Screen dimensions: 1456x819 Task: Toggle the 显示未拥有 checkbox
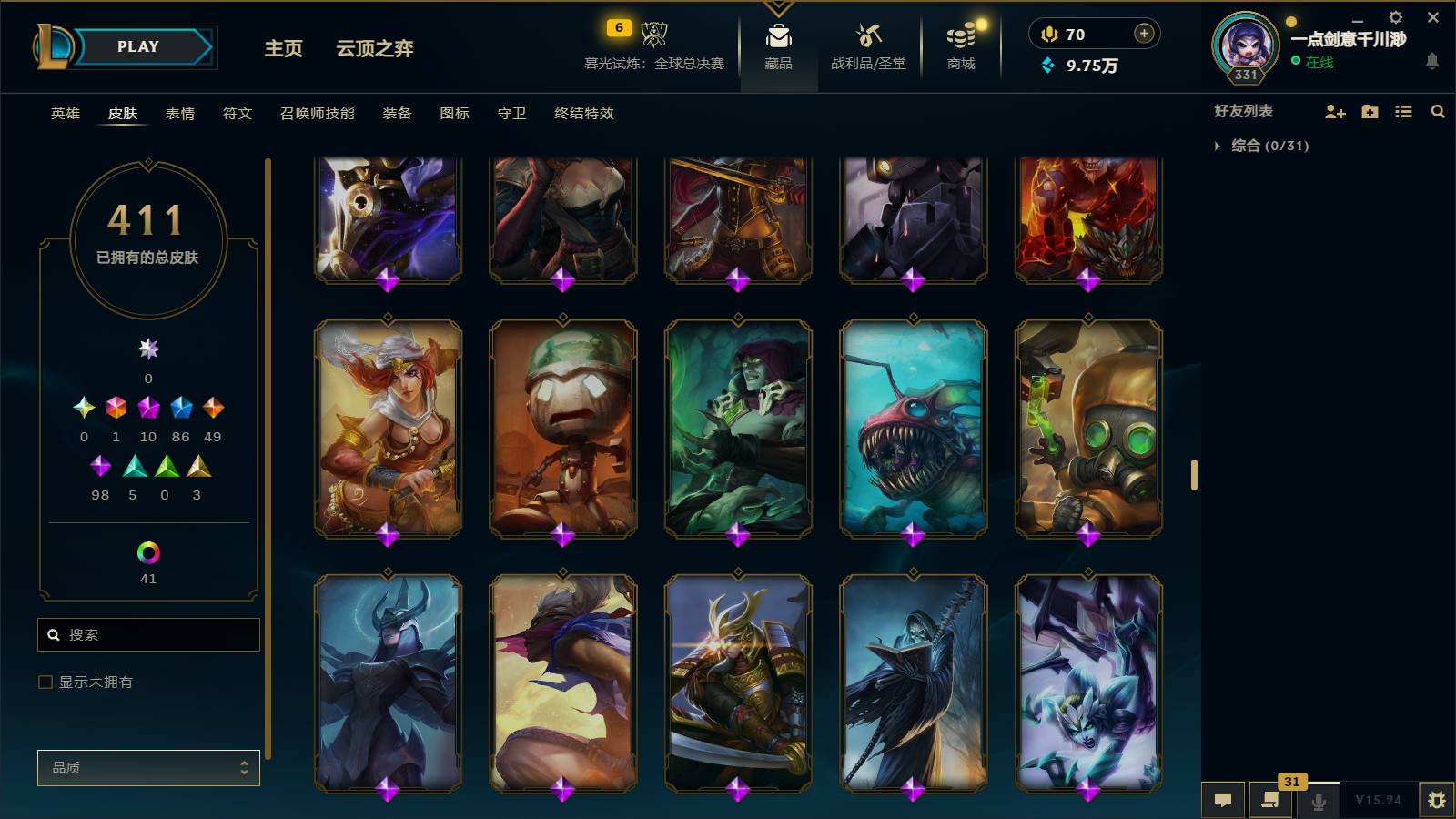[x=44, y=681]
